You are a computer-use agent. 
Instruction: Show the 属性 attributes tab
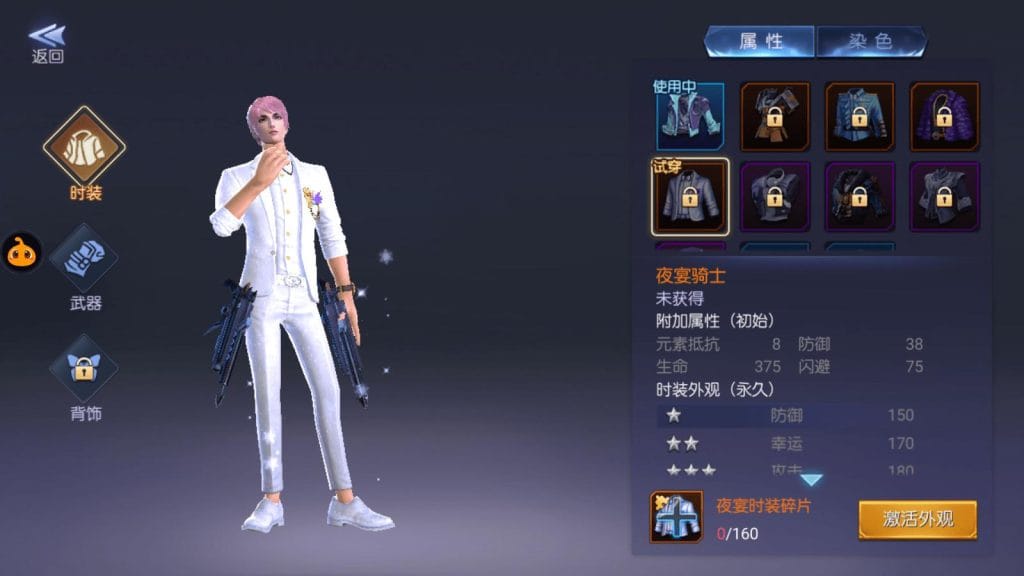(760, 41)
